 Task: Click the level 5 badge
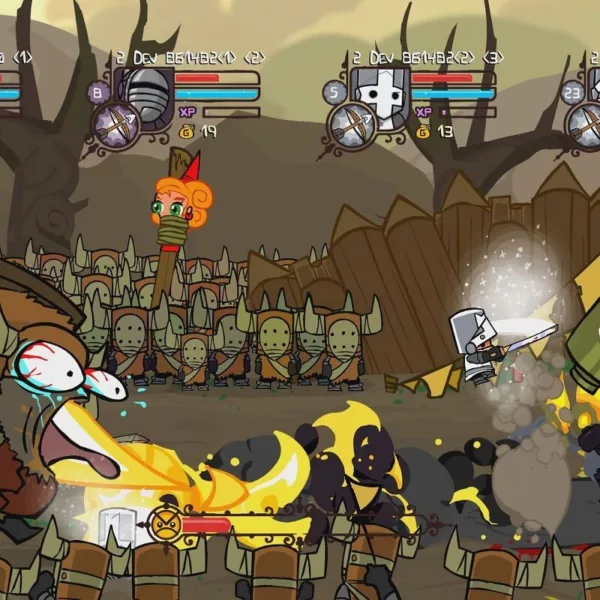[335, 94]
